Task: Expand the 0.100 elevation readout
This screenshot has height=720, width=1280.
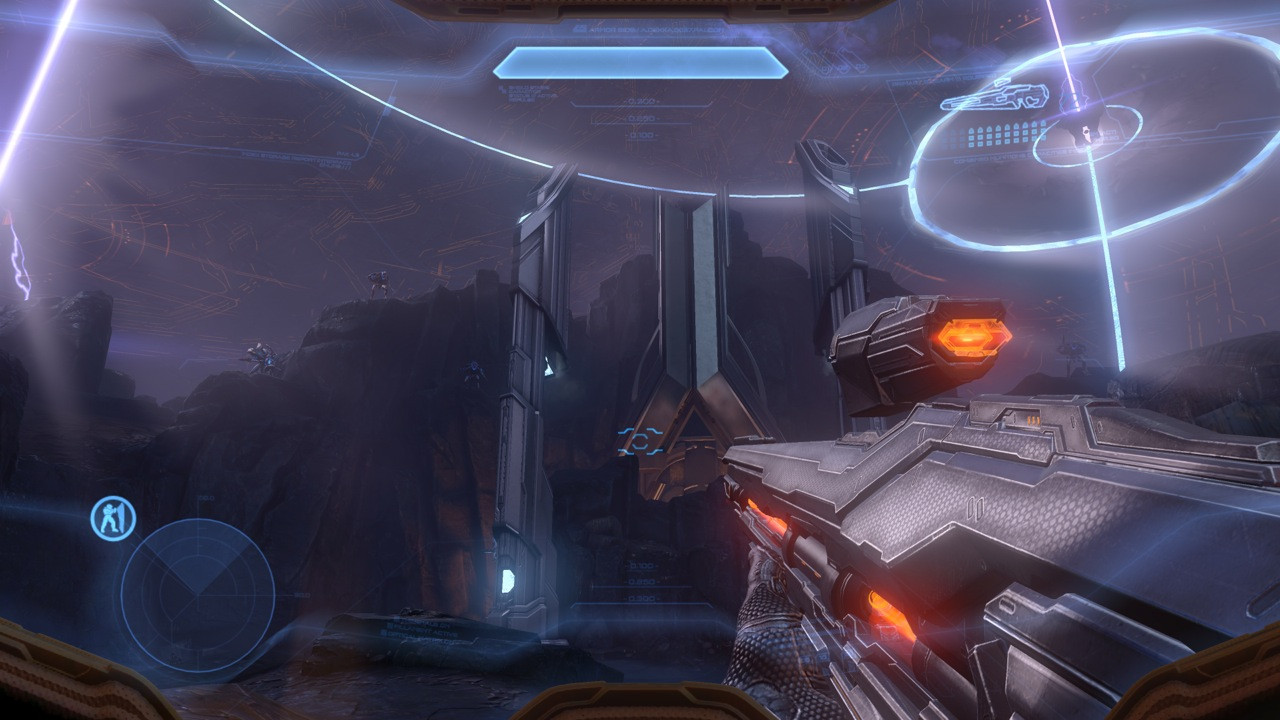Action: pos(641,134)
